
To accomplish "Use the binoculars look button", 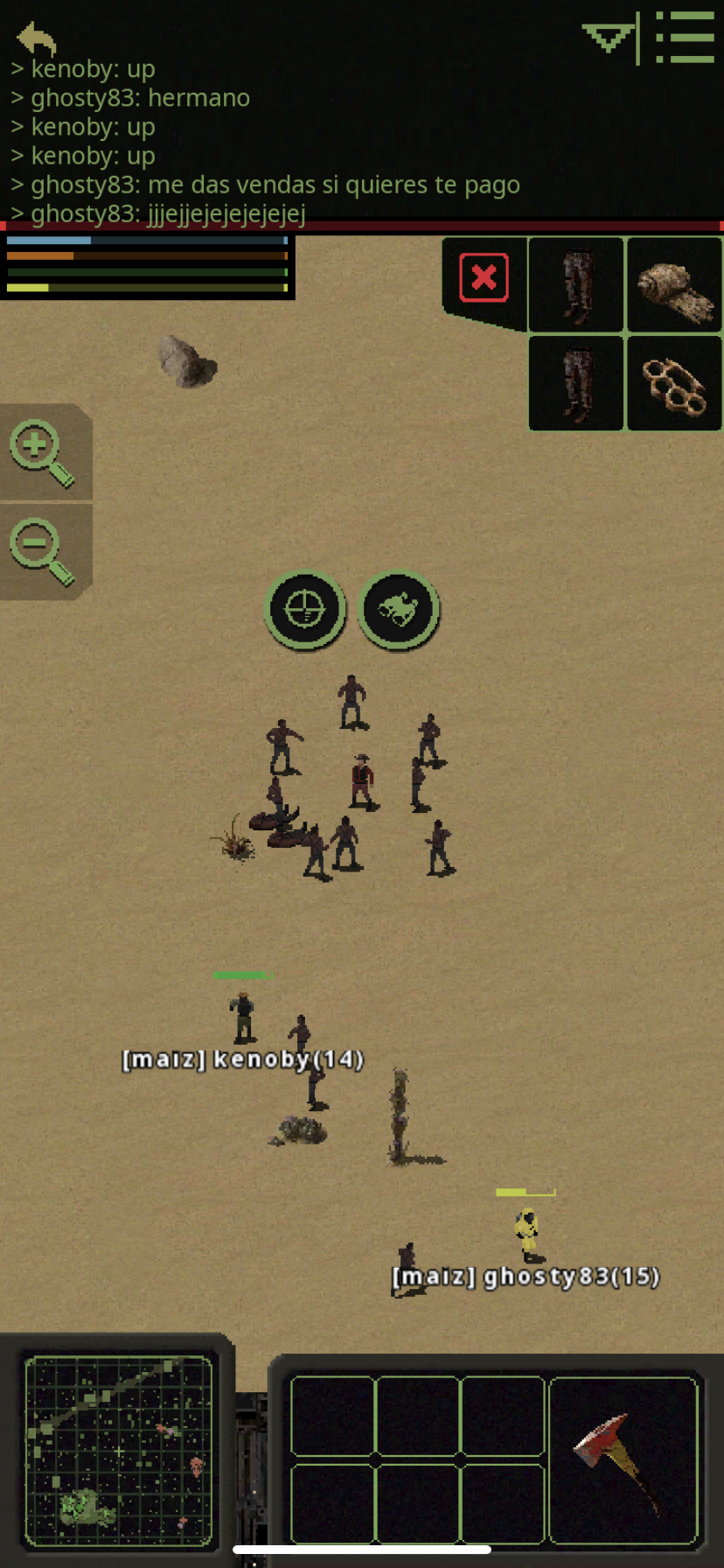I will coord(399,609).
